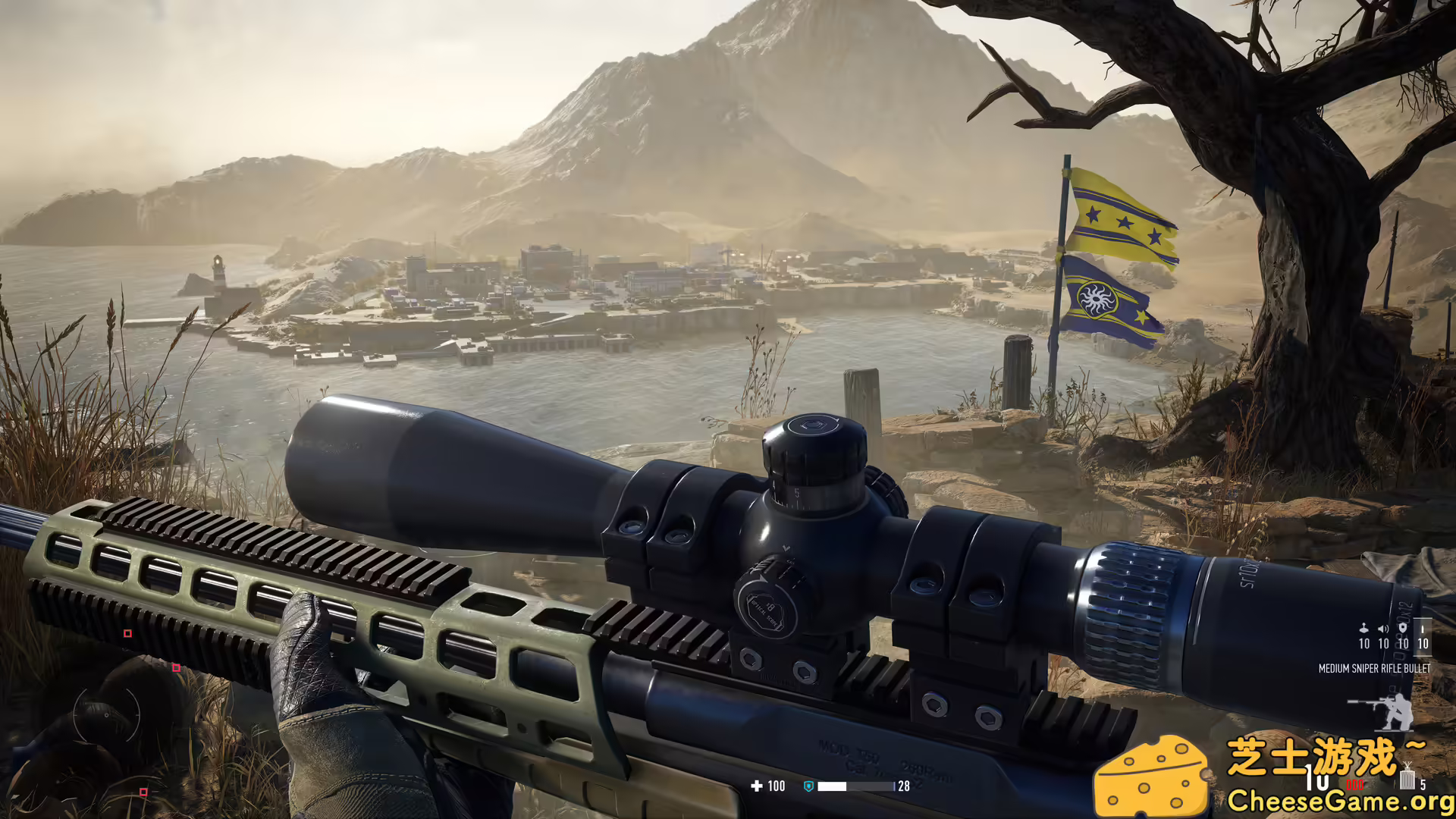This screenshot has width=1456, height=819.
Task: Click the rifle bullet ammo icon showing 10
Action: click(1423, 629)
